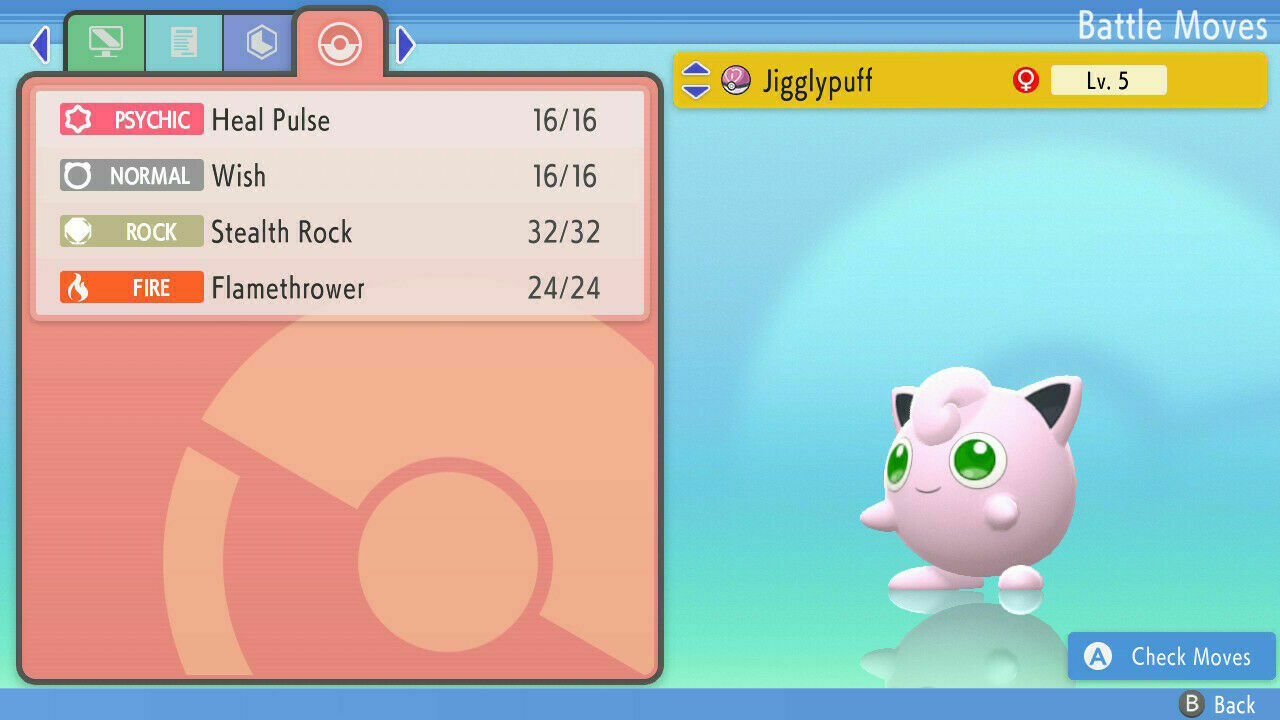Screen dimensions: 1280x720
Task: Click the blue right navigation arrow
Action: pyautogui.click(x=404, y=44)
